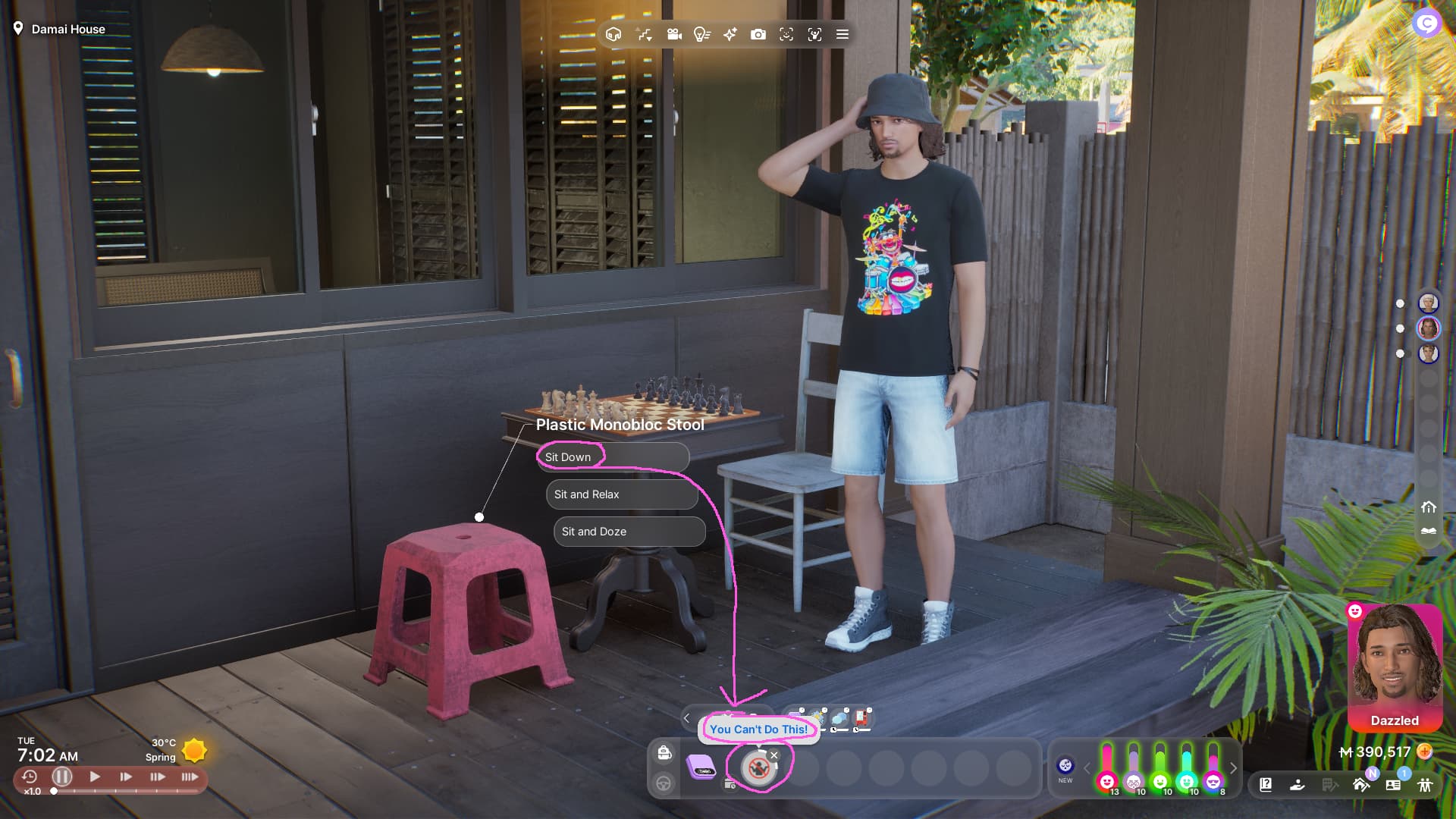Add money with the orange plus button
The height and width of the screenshot is (819, 1456).
coord(1425,752)
